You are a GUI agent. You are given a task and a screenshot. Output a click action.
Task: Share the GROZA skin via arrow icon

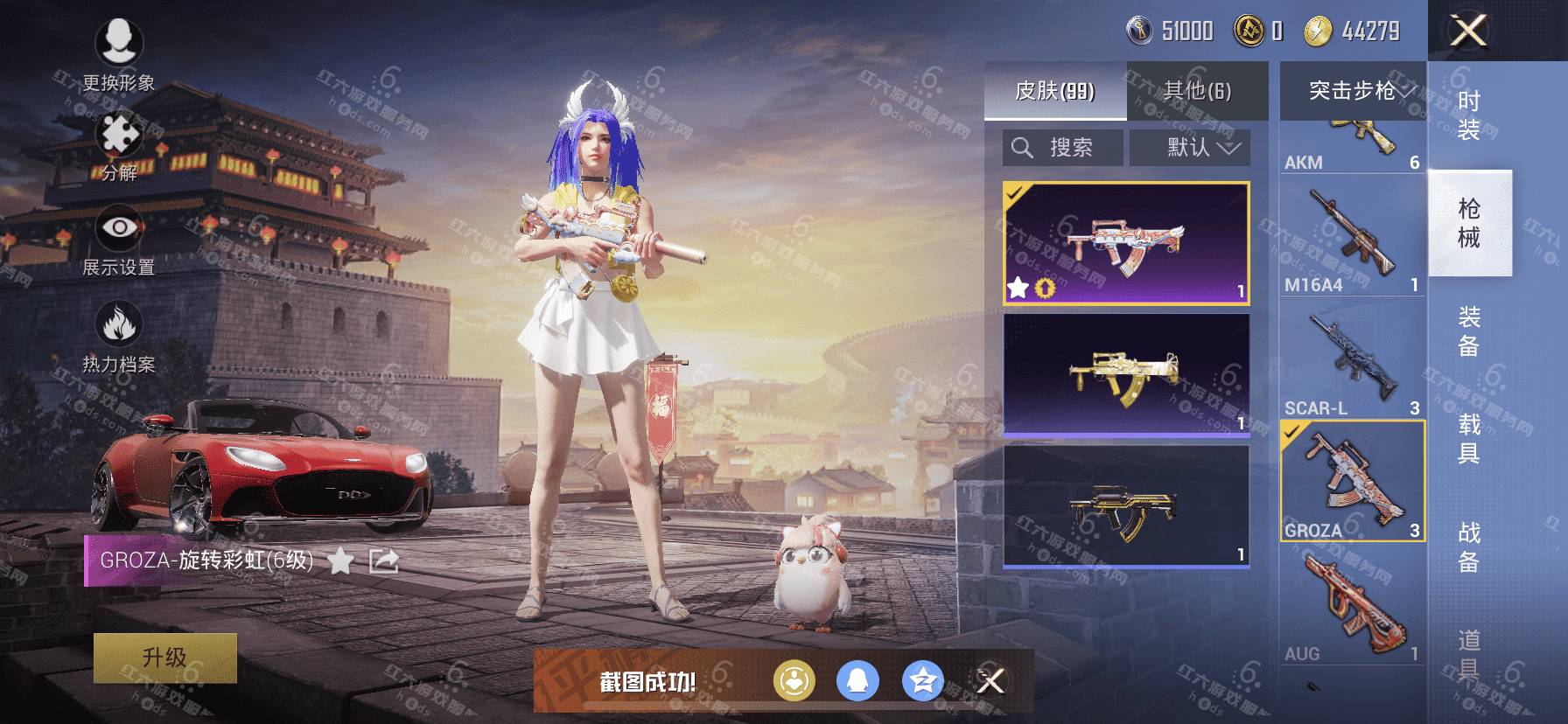pos(383,560)
